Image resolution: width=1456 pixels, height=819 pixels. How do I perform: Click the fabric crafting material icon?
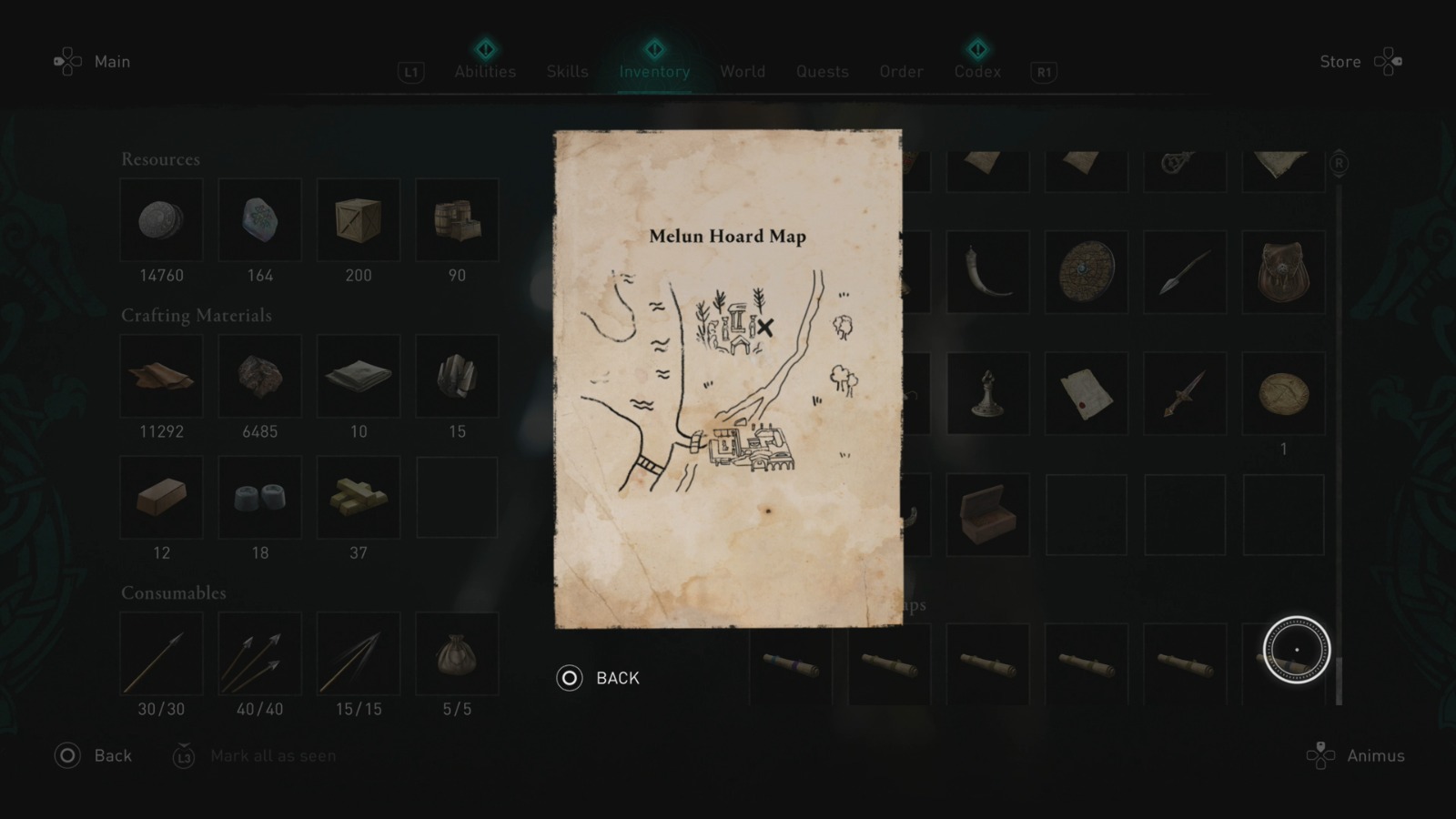(x=358, y=376)
